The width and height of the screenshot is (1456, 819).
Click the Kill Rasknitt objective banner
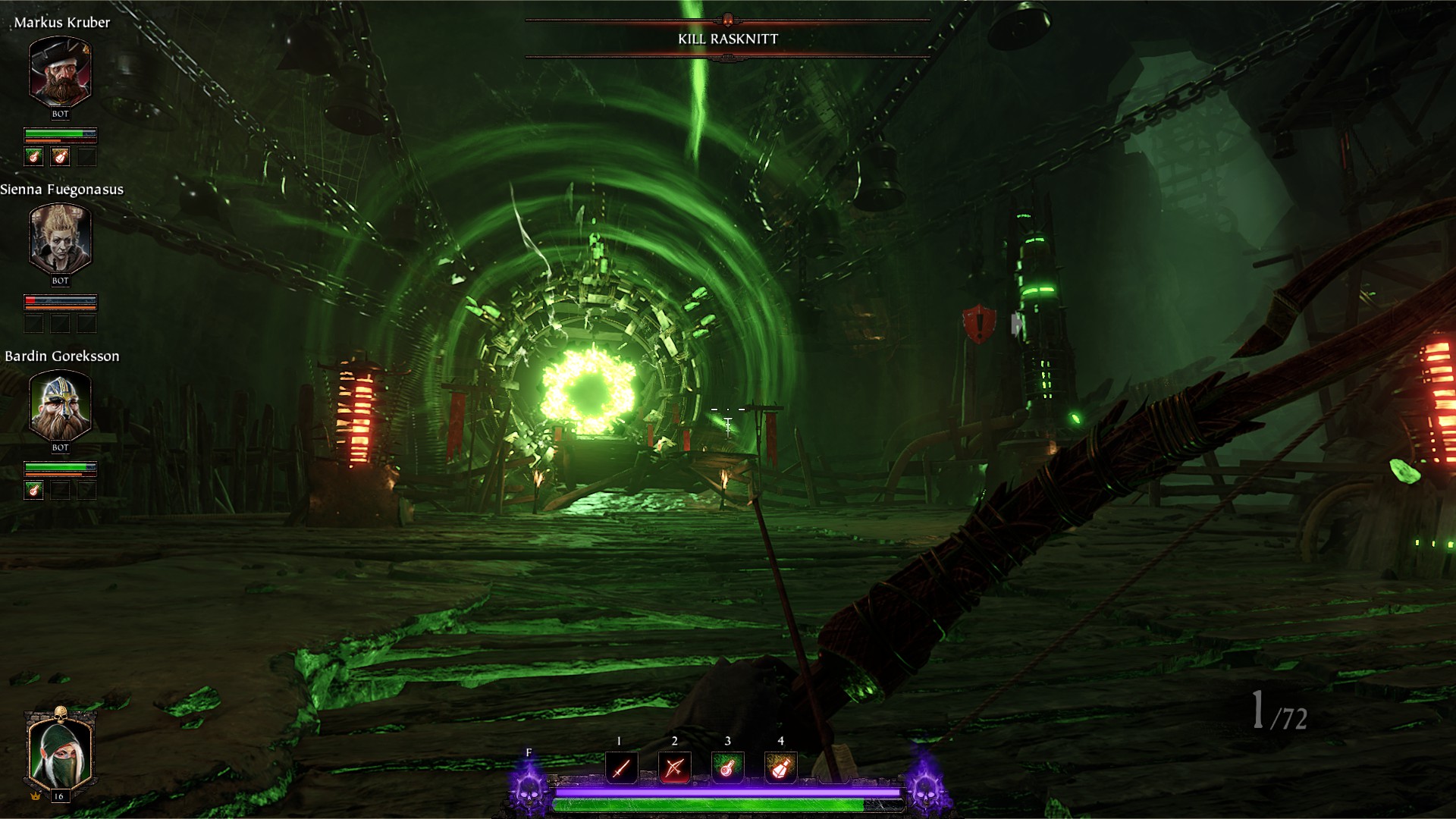[x=727, y=39]
